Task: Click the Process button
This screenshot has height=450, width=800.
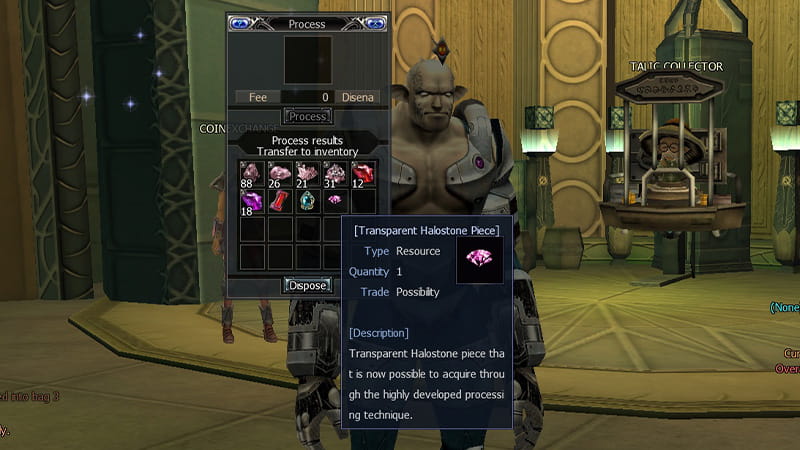Action: [307, 117]
